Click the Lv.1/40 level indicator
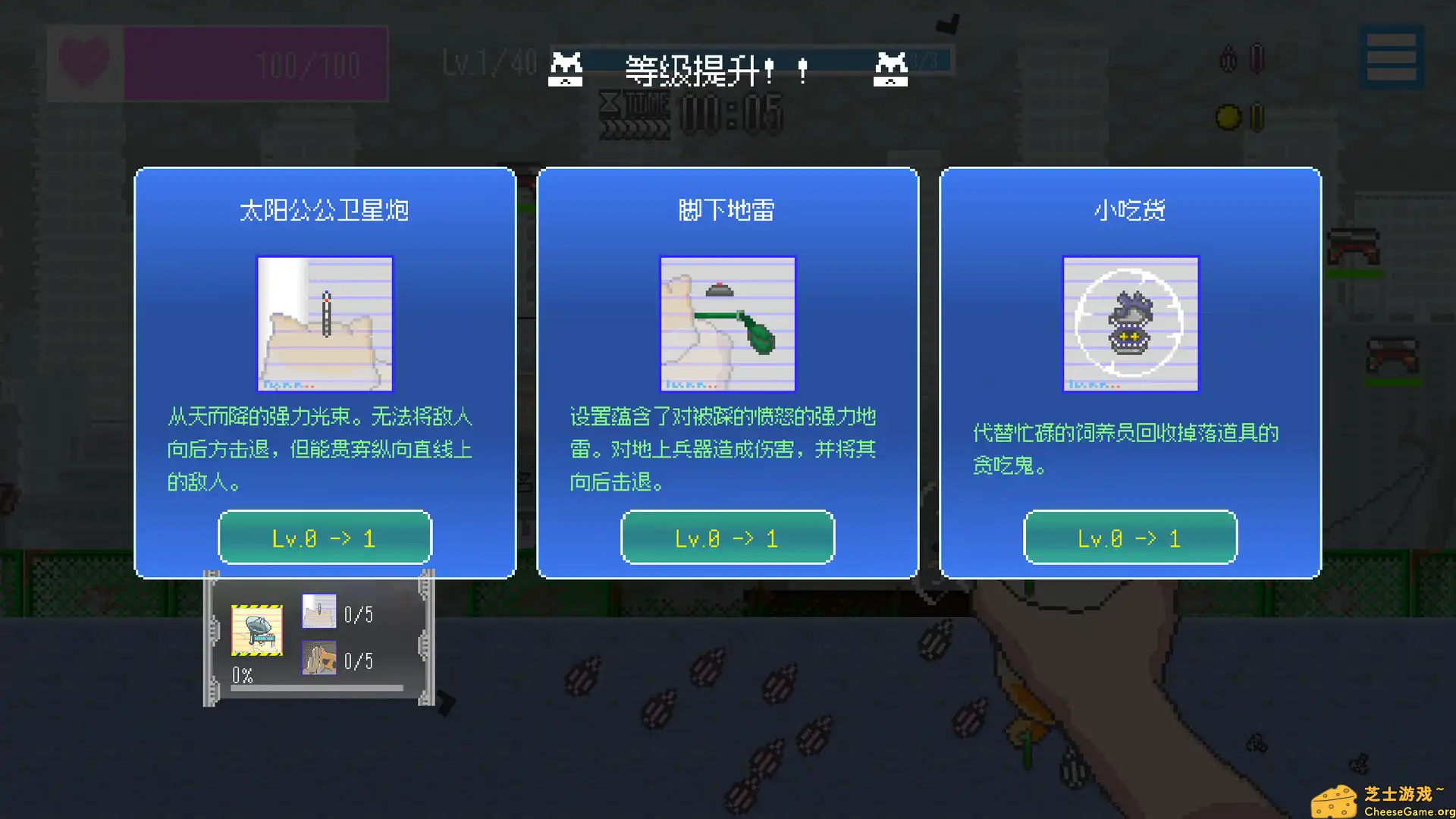Screen dimensions: 1456x819 (488, 63)
